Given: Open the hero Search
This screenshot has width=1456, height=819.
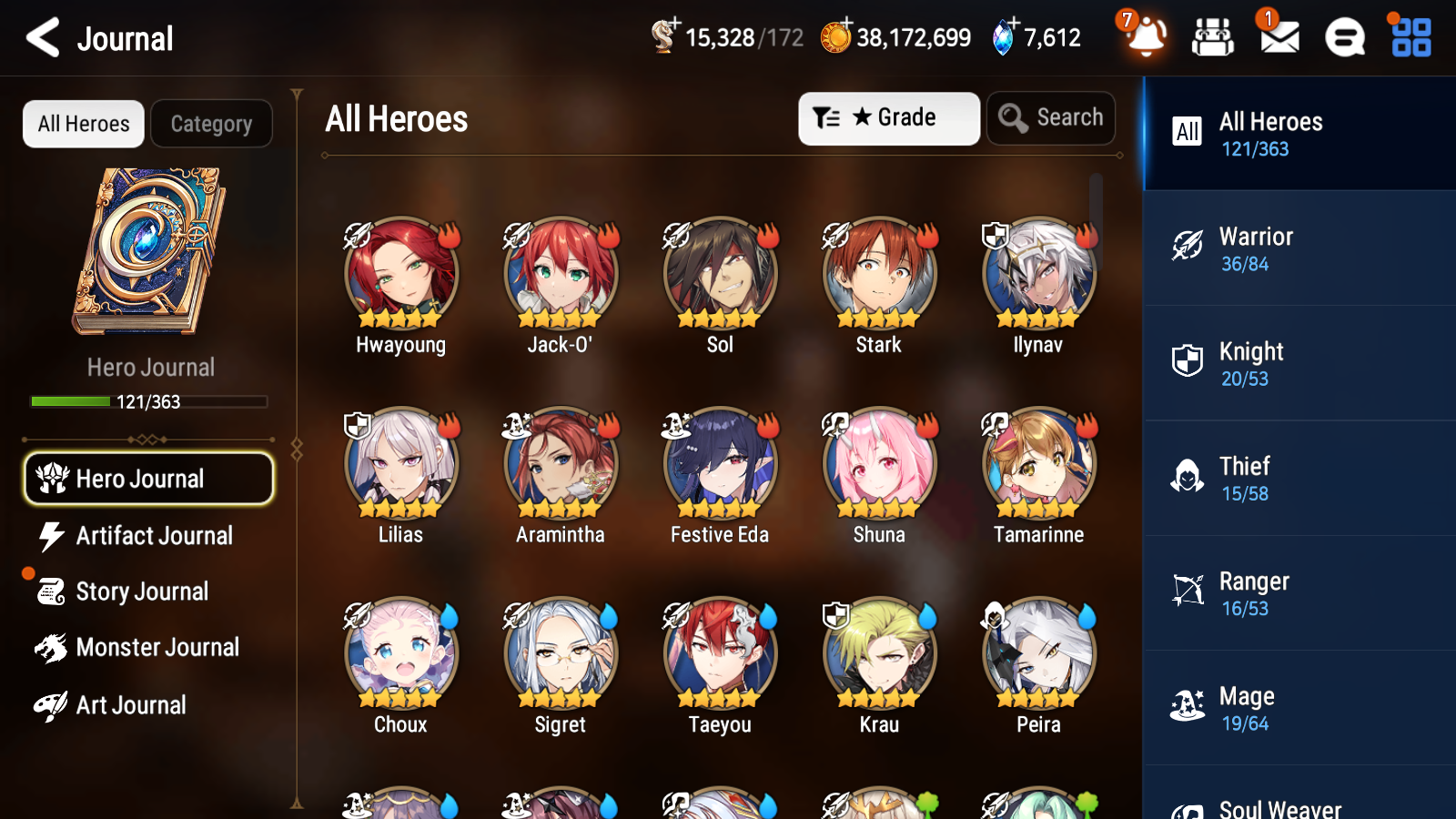Looking at the screenshot, I should 1051,117.
